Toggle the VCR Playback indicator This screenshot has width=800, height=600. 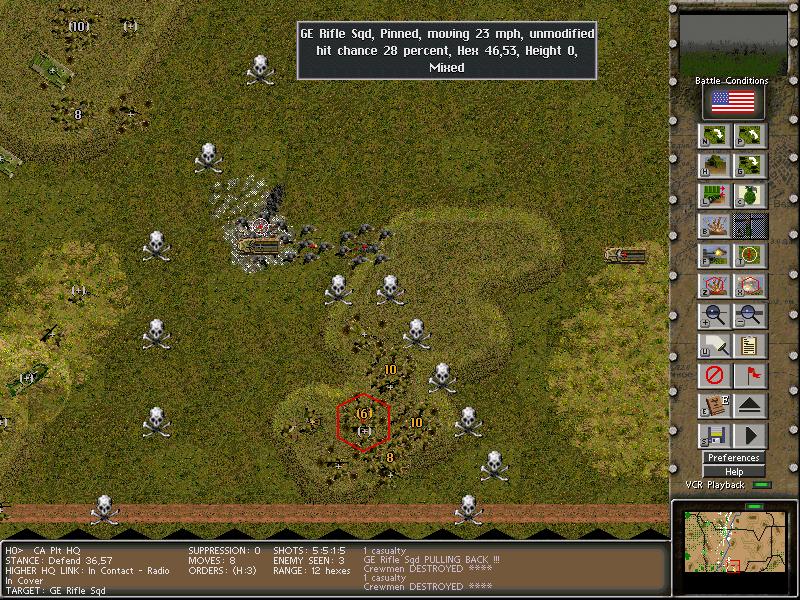click(x=764, y=485)
